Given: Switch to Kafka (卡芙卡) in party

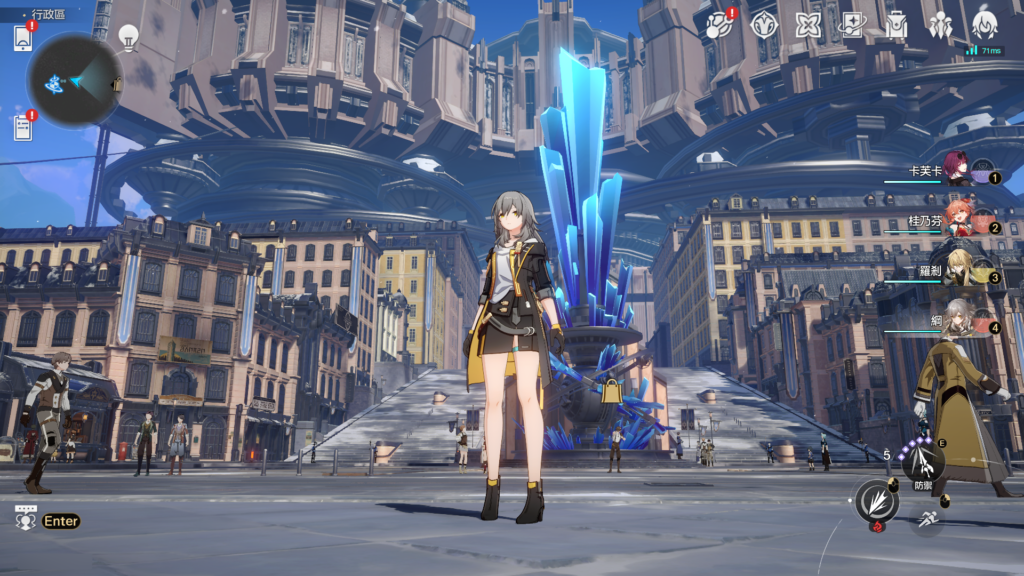Looking at the screenshot, I should tap(959, 173).
